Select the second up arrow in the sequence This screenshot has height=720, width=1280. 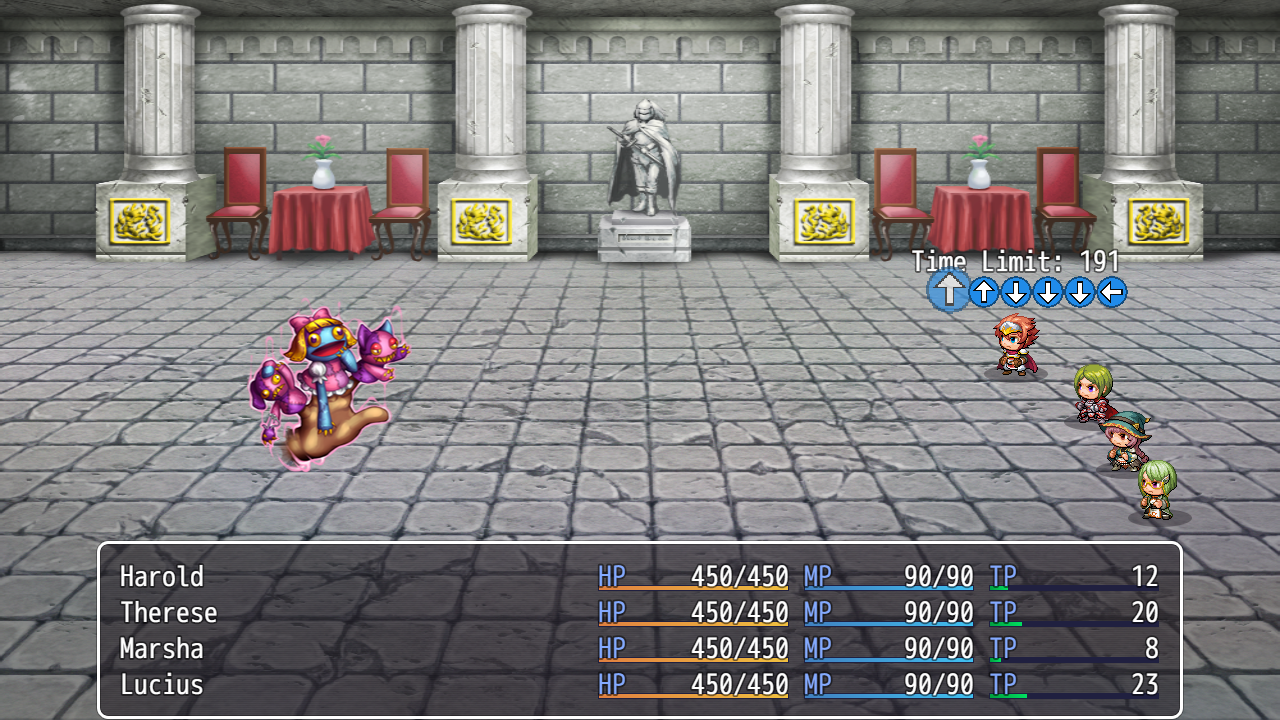tap(985, 293)
